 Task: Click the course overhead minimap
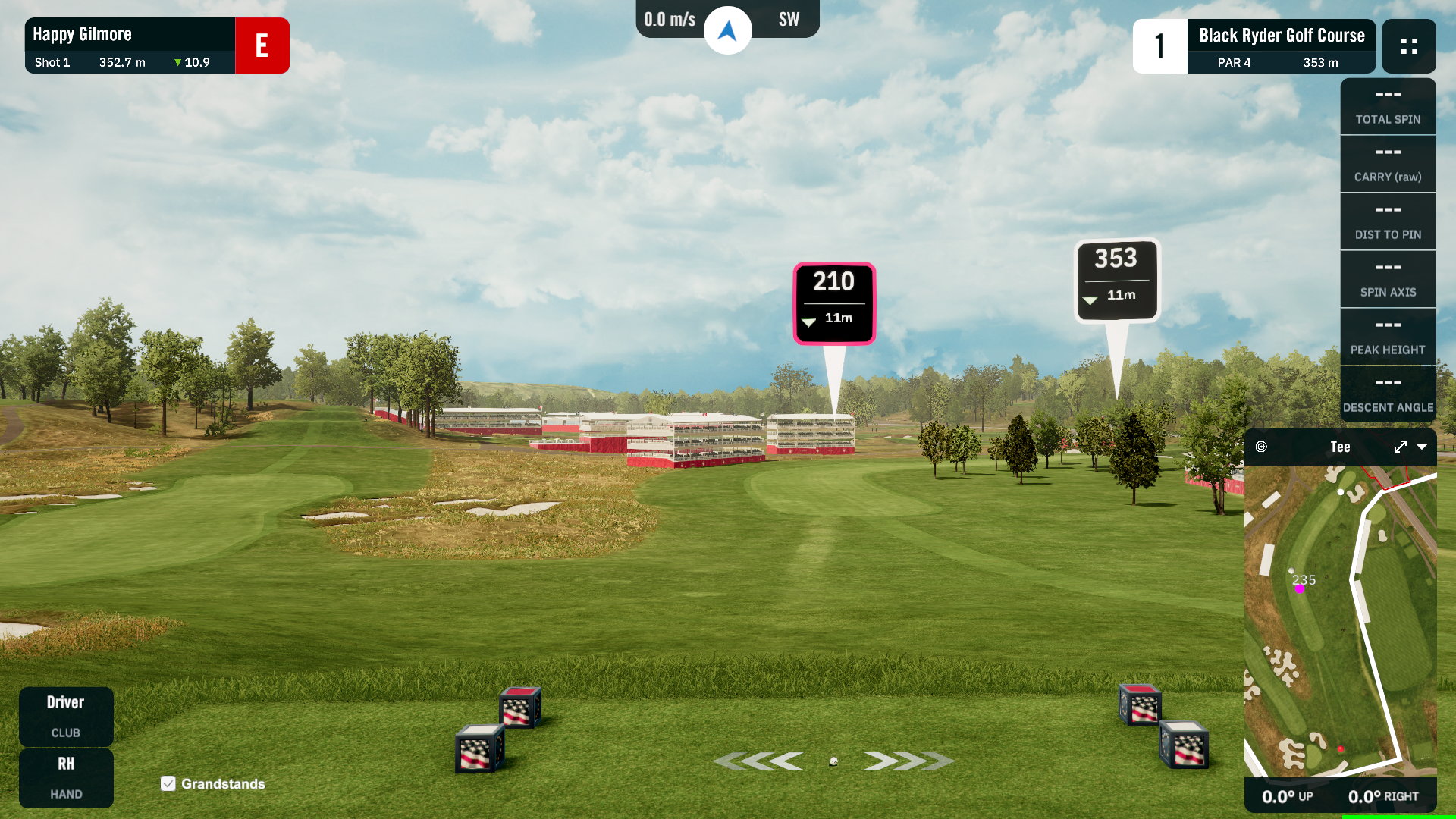click(1340, 620)
